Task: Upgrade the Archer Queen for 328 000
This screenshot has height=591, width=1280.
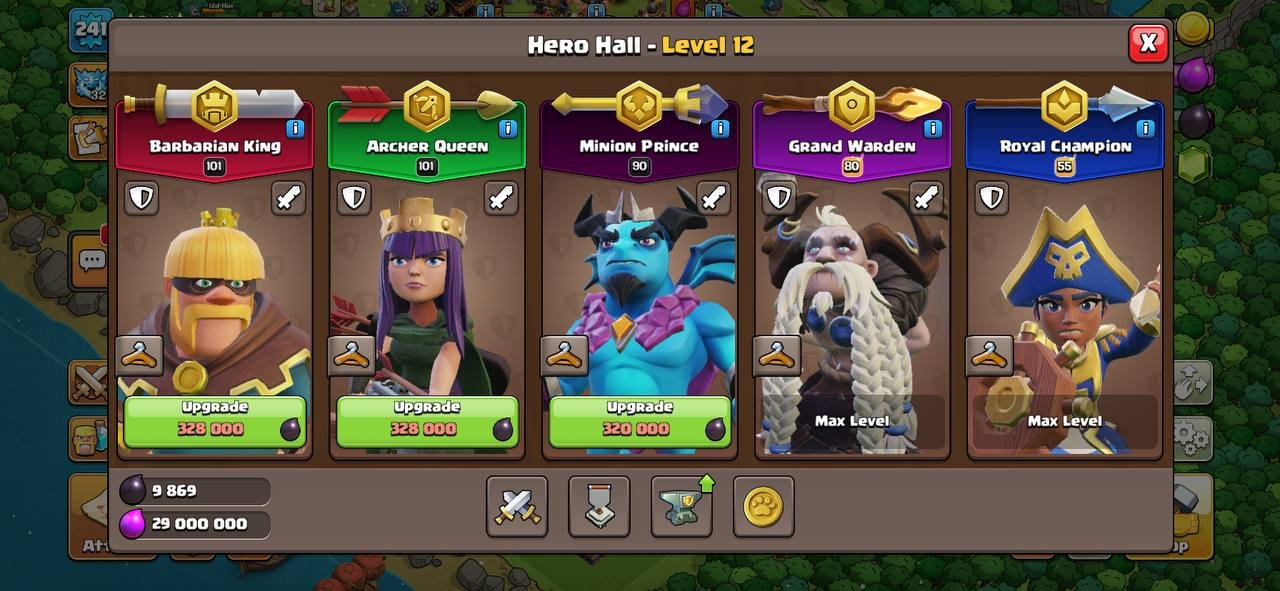Action: (427, 420)
